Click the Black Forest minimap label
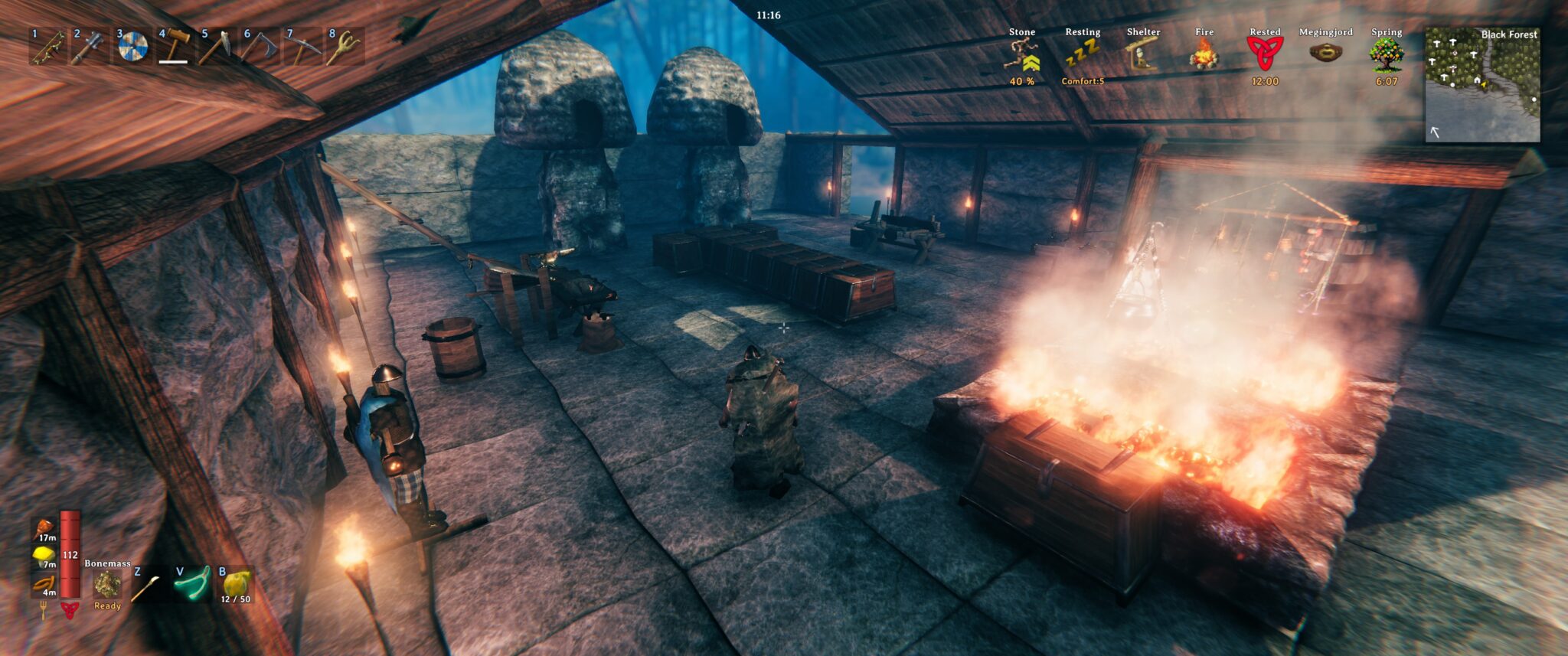This screenshot has width=1568, height=656. 1509,34
